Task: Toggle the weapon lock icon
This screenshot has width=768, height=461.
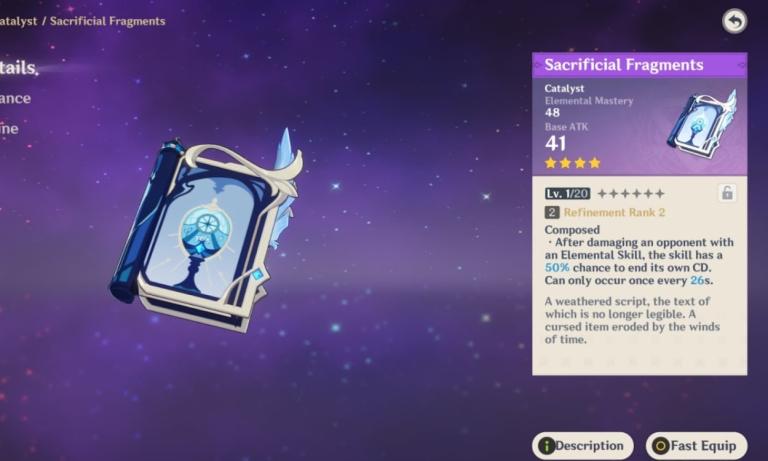Action: click(x=727, y=193)
